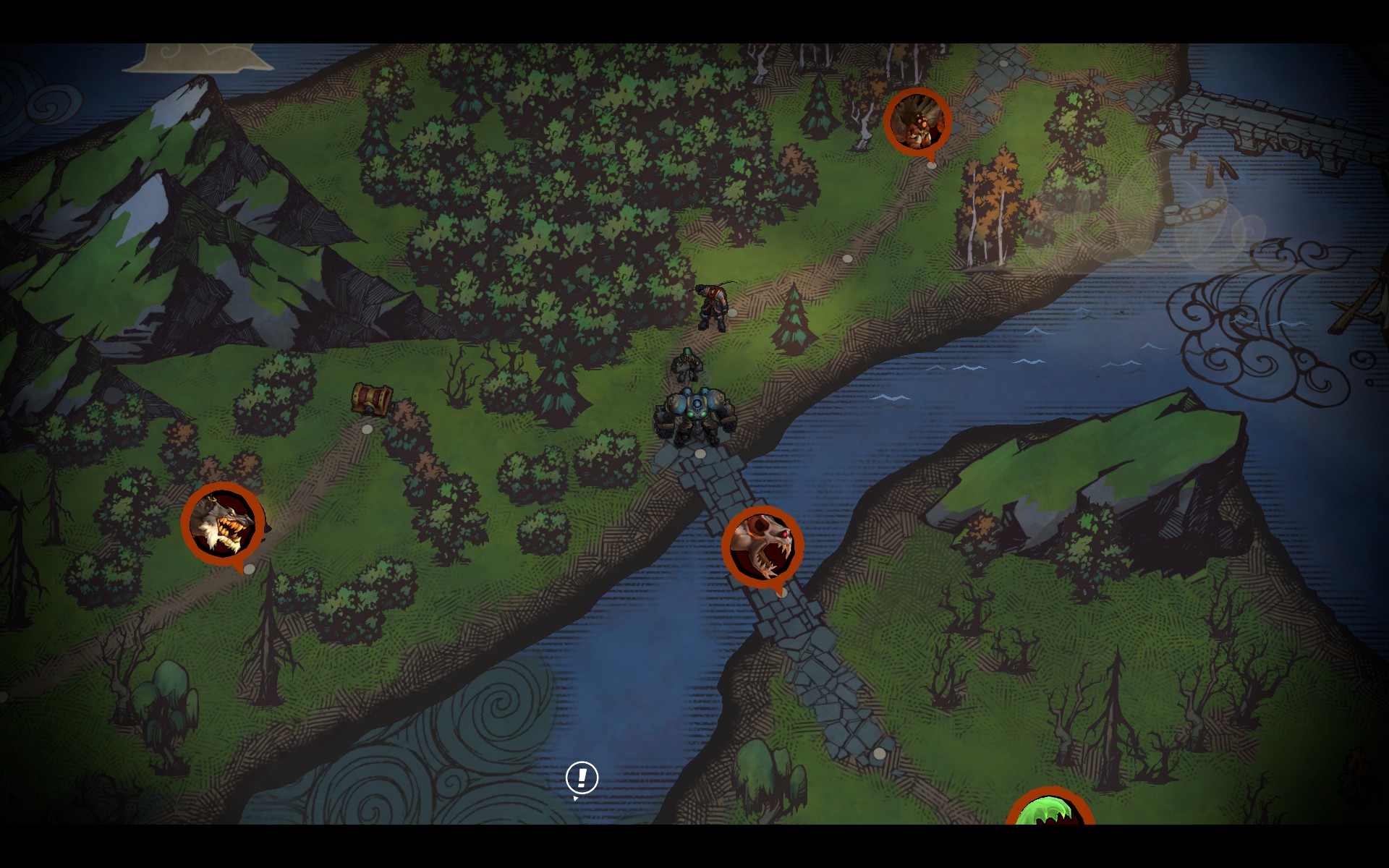
Task: Select the green slime encounter marker
Action: (1050, 809)
